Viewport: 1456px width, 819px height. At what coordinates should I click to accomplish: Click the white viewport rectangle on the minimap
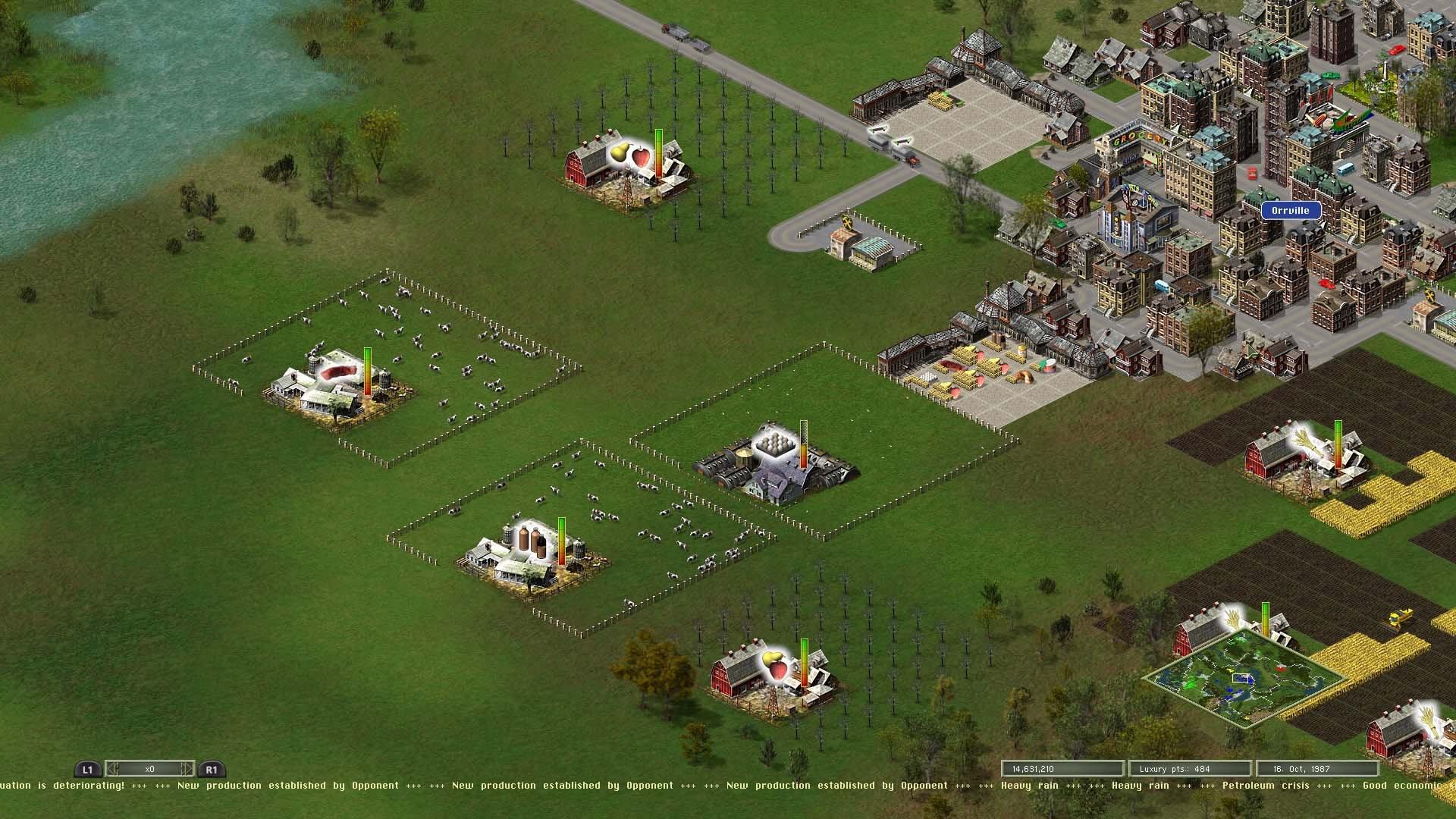[x=1241, y=677]
